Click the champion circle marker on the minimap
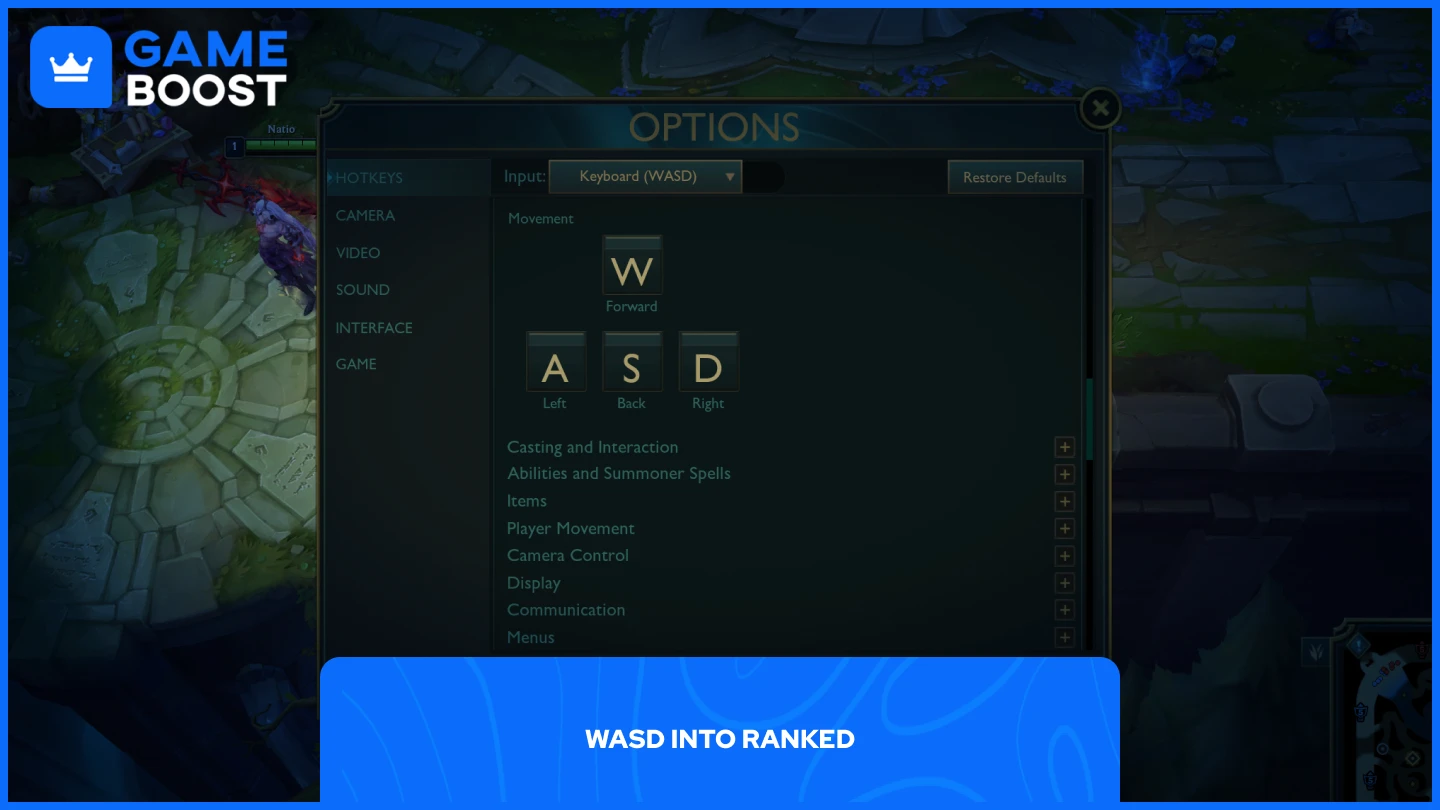The height and width of the screenshot is (810, 1440). 1382,748
